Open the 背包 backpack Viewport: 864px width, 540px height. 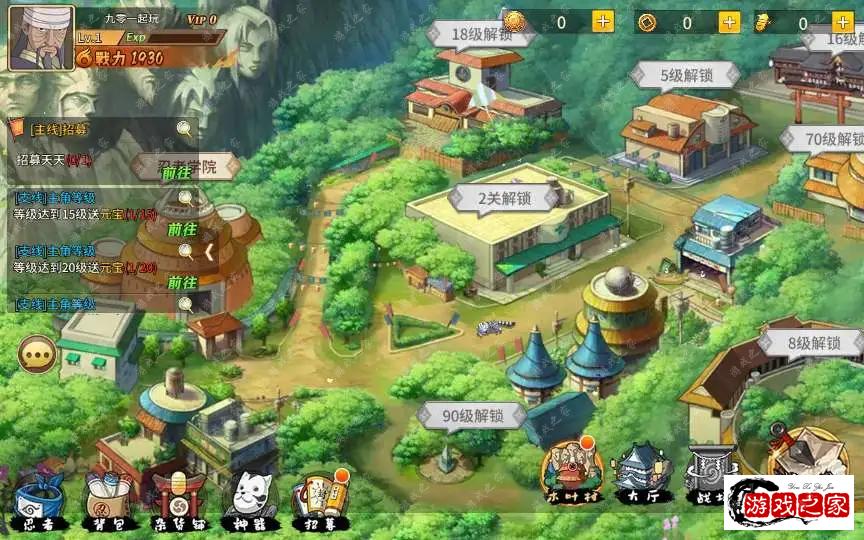tap(108, 498)
